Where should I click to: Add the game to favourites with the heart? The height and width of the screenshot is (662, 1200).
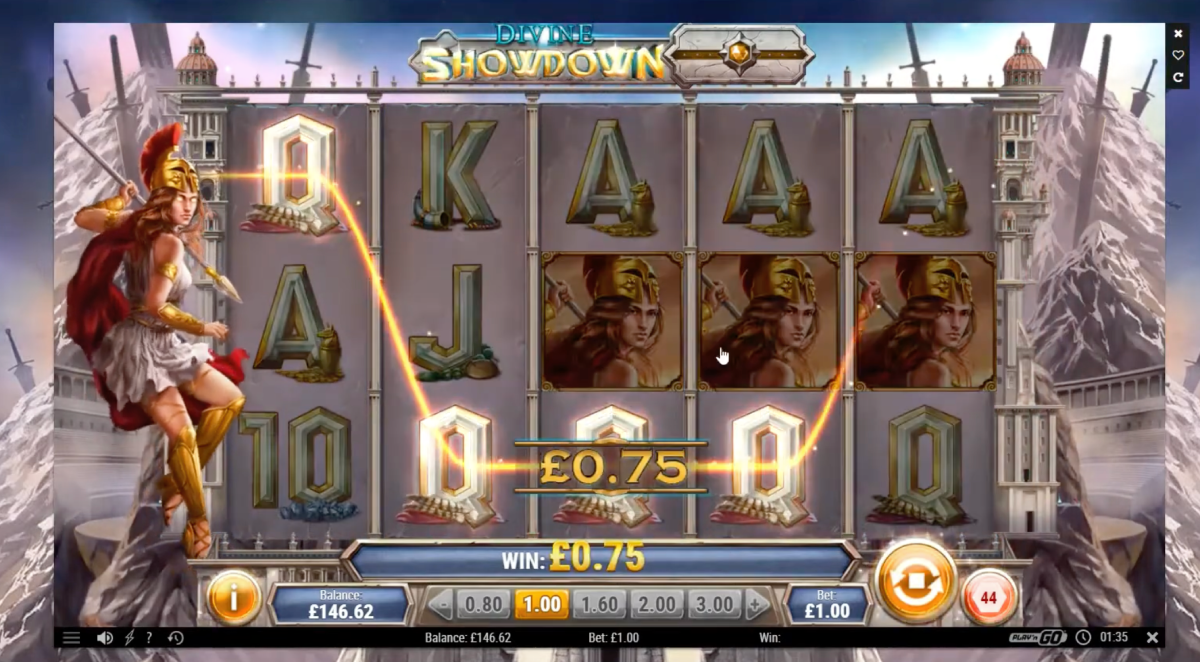tap(1178, 55)
